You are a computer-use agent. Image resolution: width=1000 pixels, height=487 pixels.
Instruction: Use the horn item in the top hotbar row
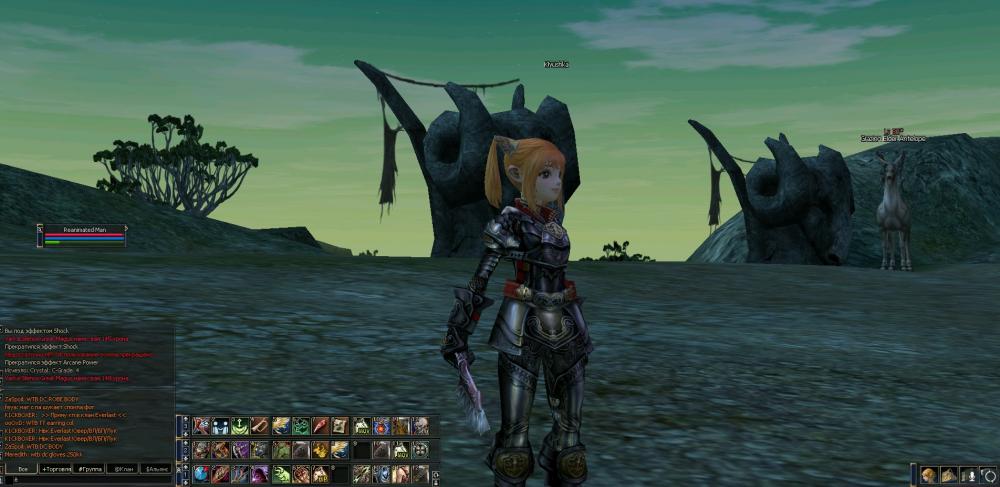[x=260, y=426]
